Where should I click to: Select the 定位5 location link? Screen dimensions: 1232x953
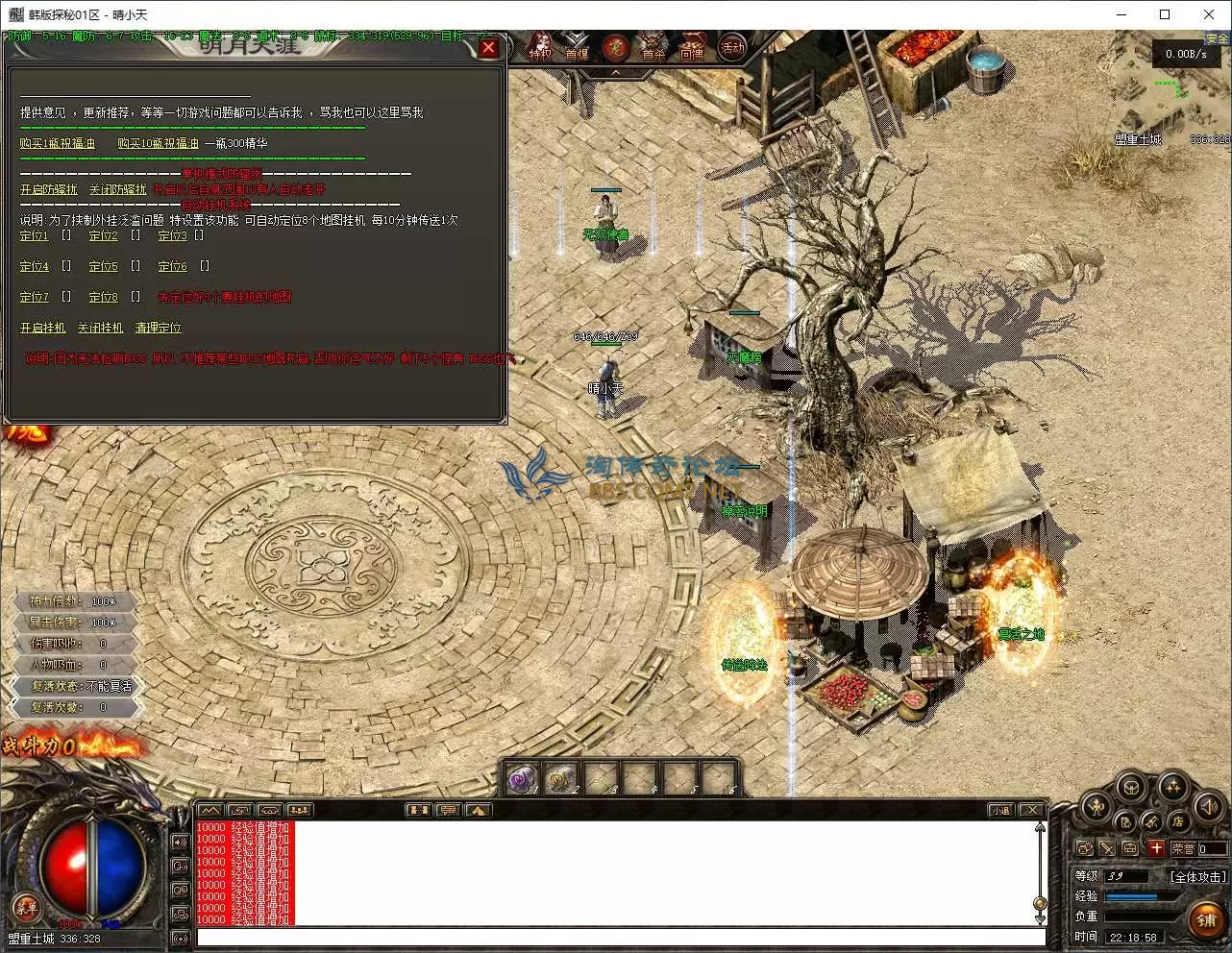[104, 266]
